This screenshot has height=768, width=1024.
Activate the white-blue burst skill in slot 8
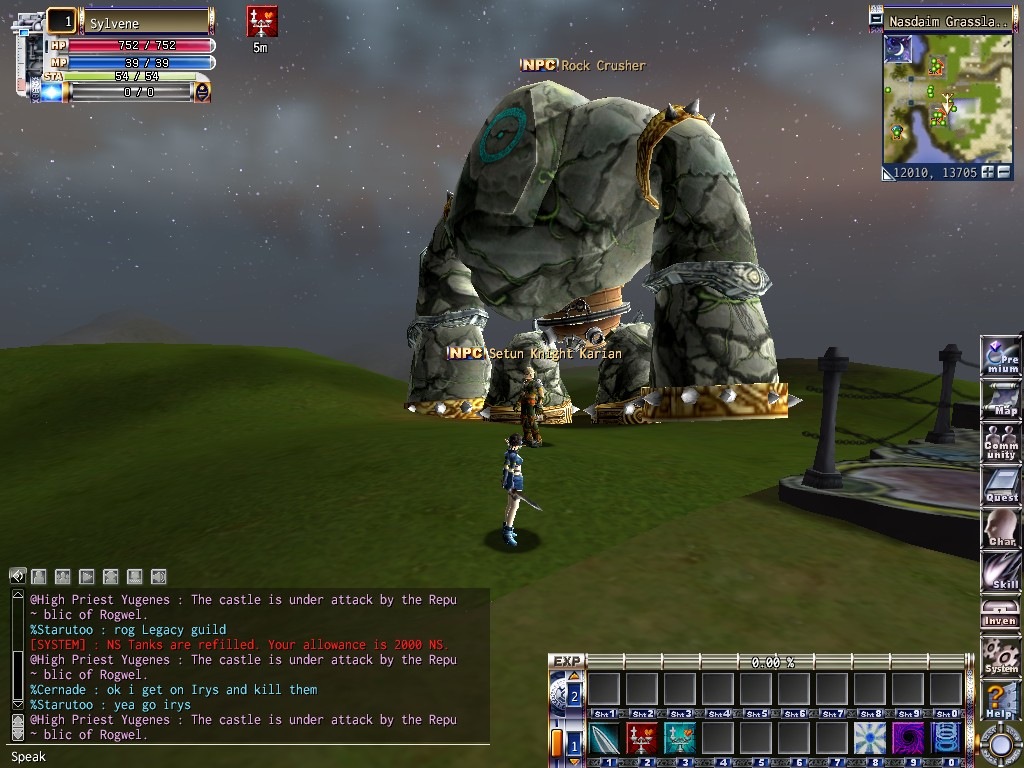(x=870, y=739)
